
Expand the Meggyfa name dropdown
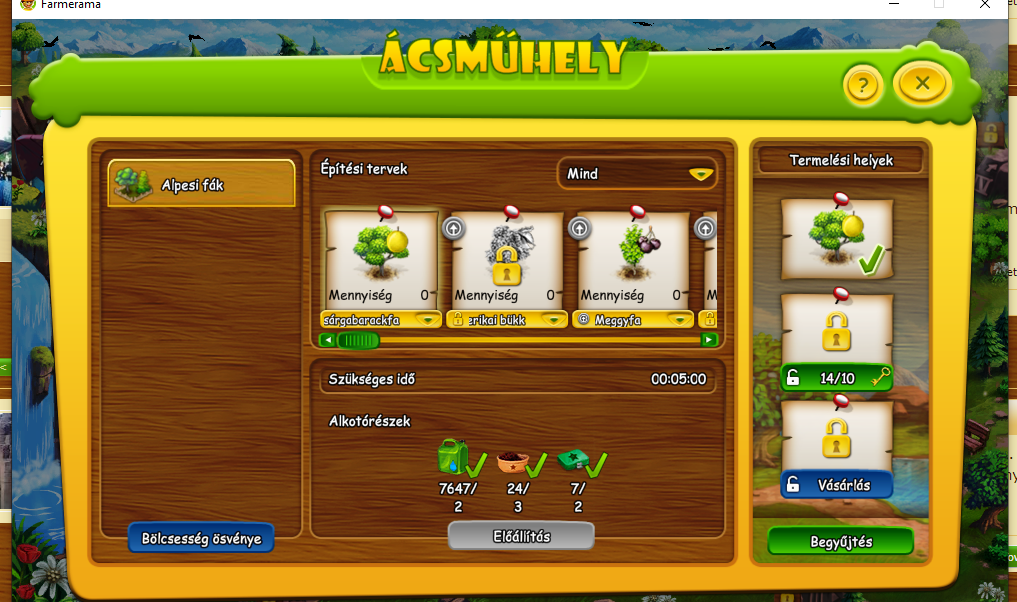[681, 320]
